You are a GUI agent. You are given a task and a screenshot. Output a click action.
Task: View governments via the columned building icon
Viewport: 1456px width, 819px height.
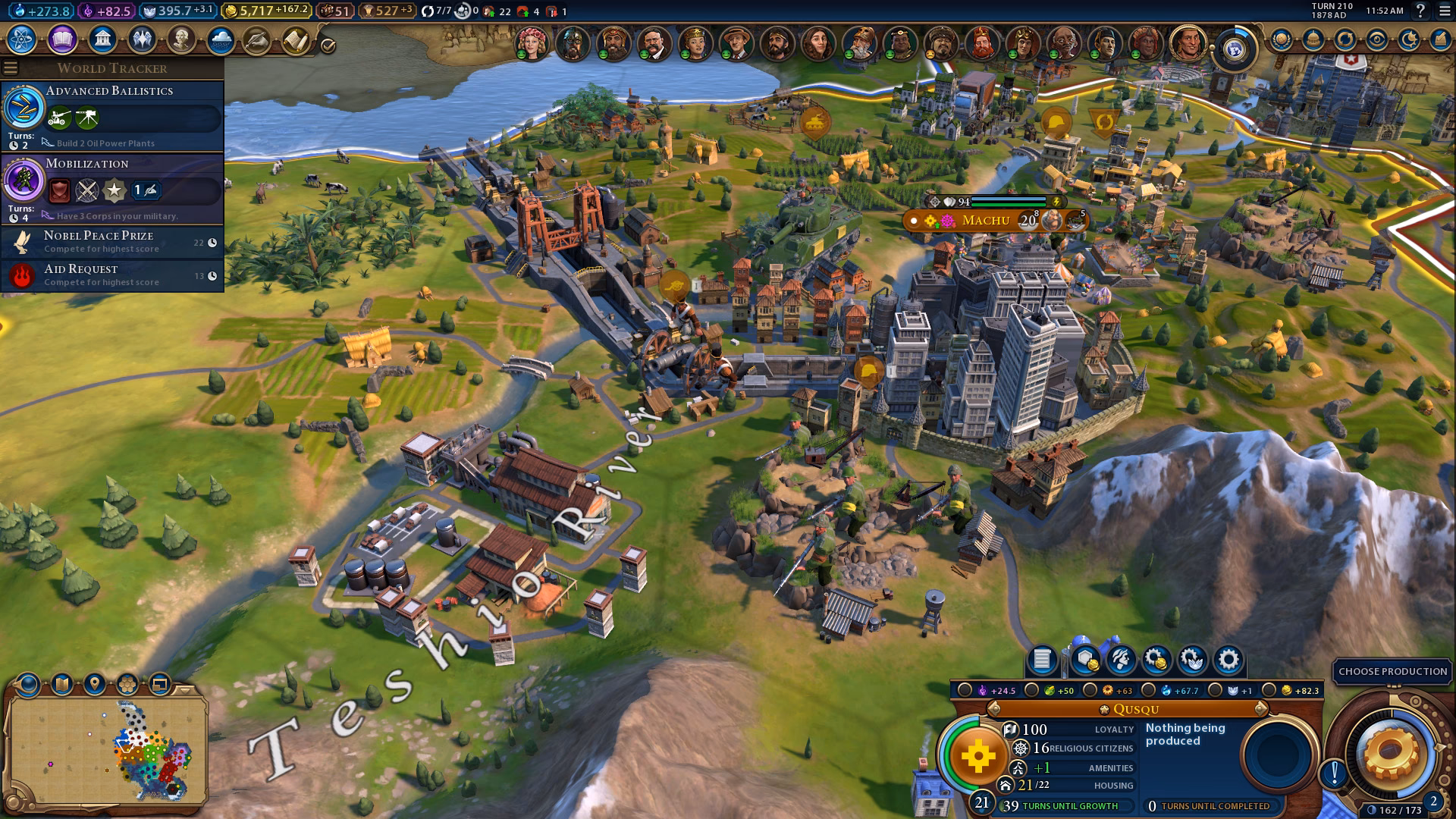[x=102, y=39]
